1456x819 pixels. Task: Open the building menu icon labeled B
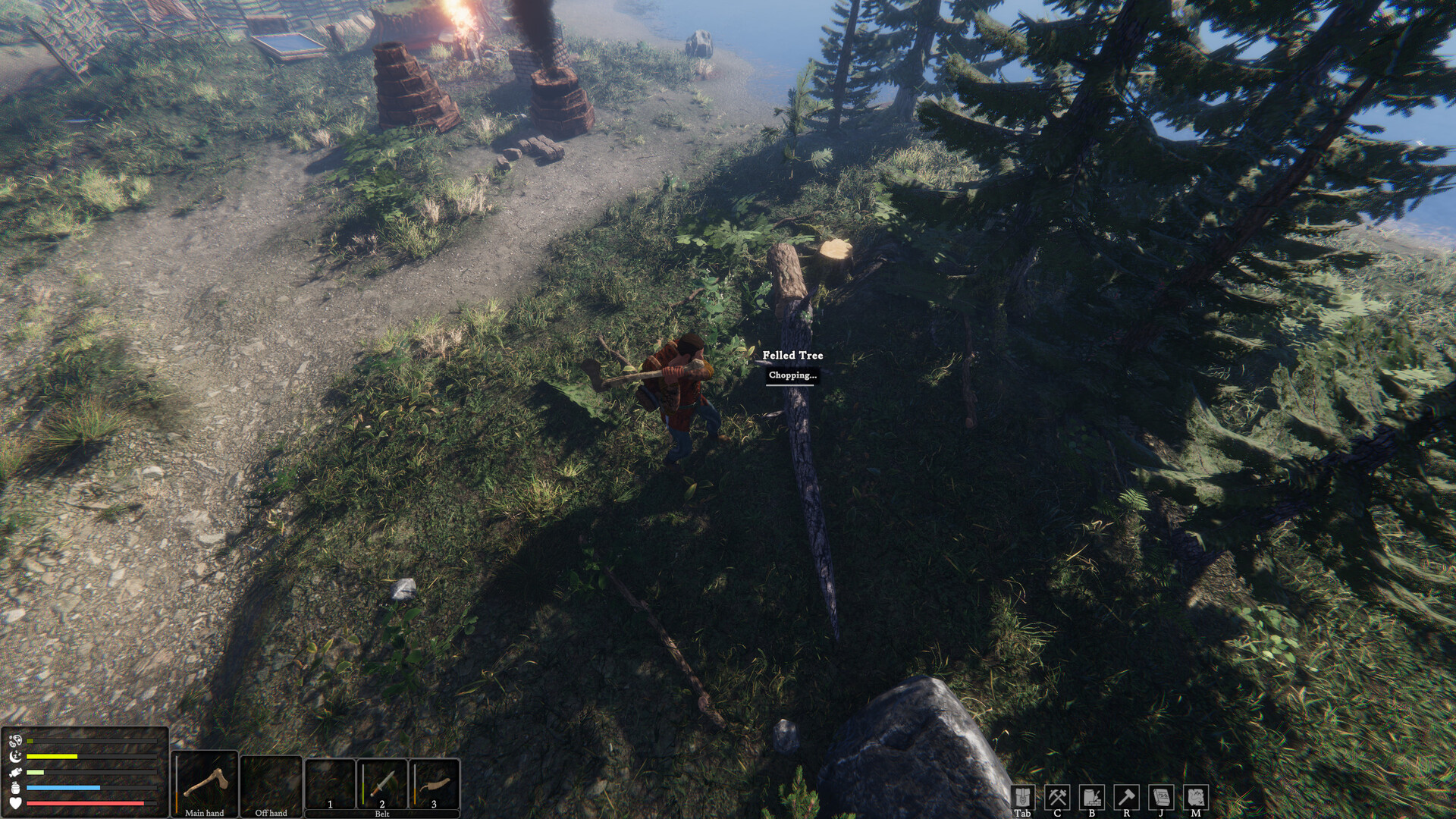1093,795
